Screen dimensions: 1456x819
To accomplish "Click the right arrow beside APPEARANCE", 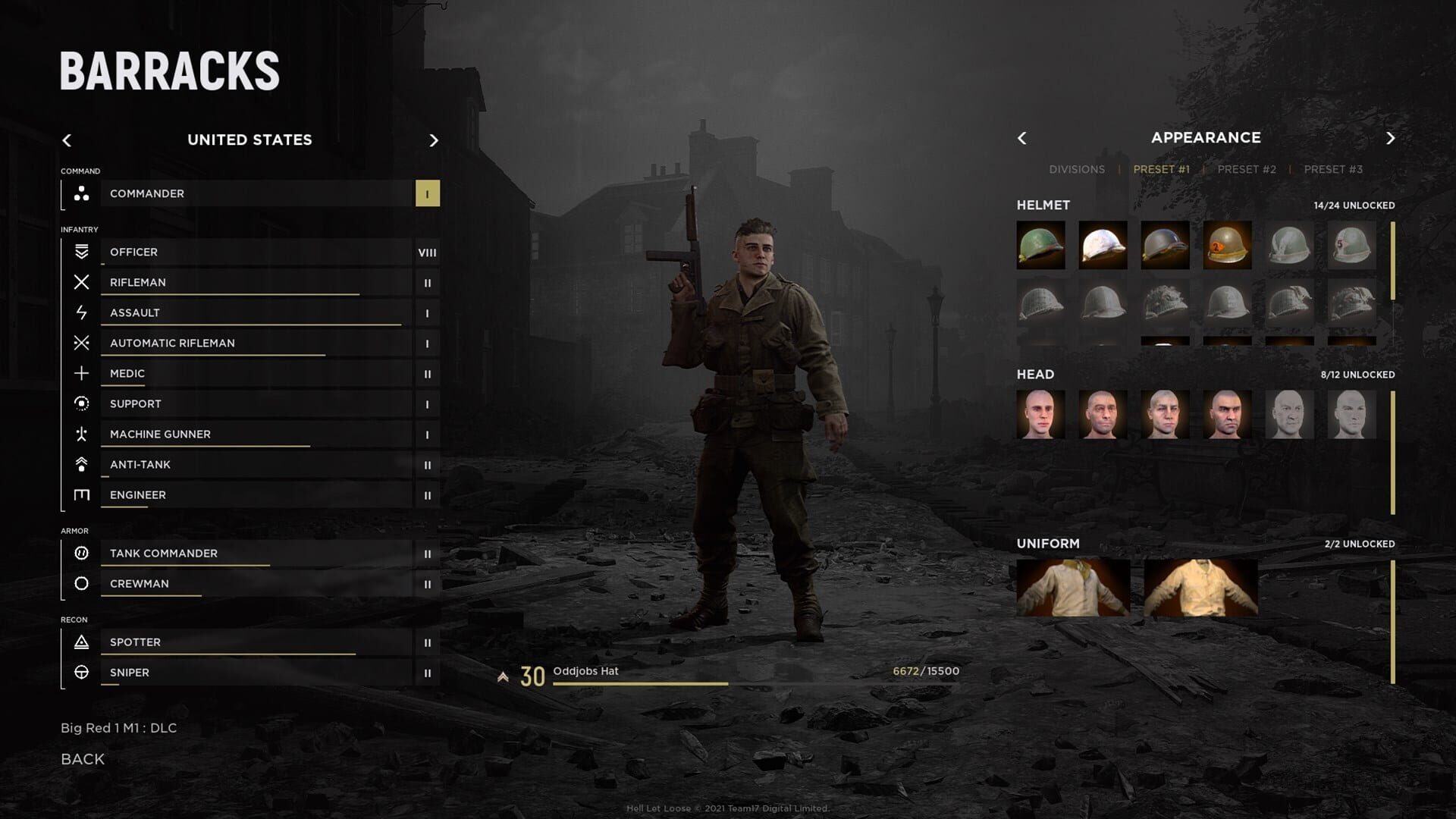I will [1392, 138].
